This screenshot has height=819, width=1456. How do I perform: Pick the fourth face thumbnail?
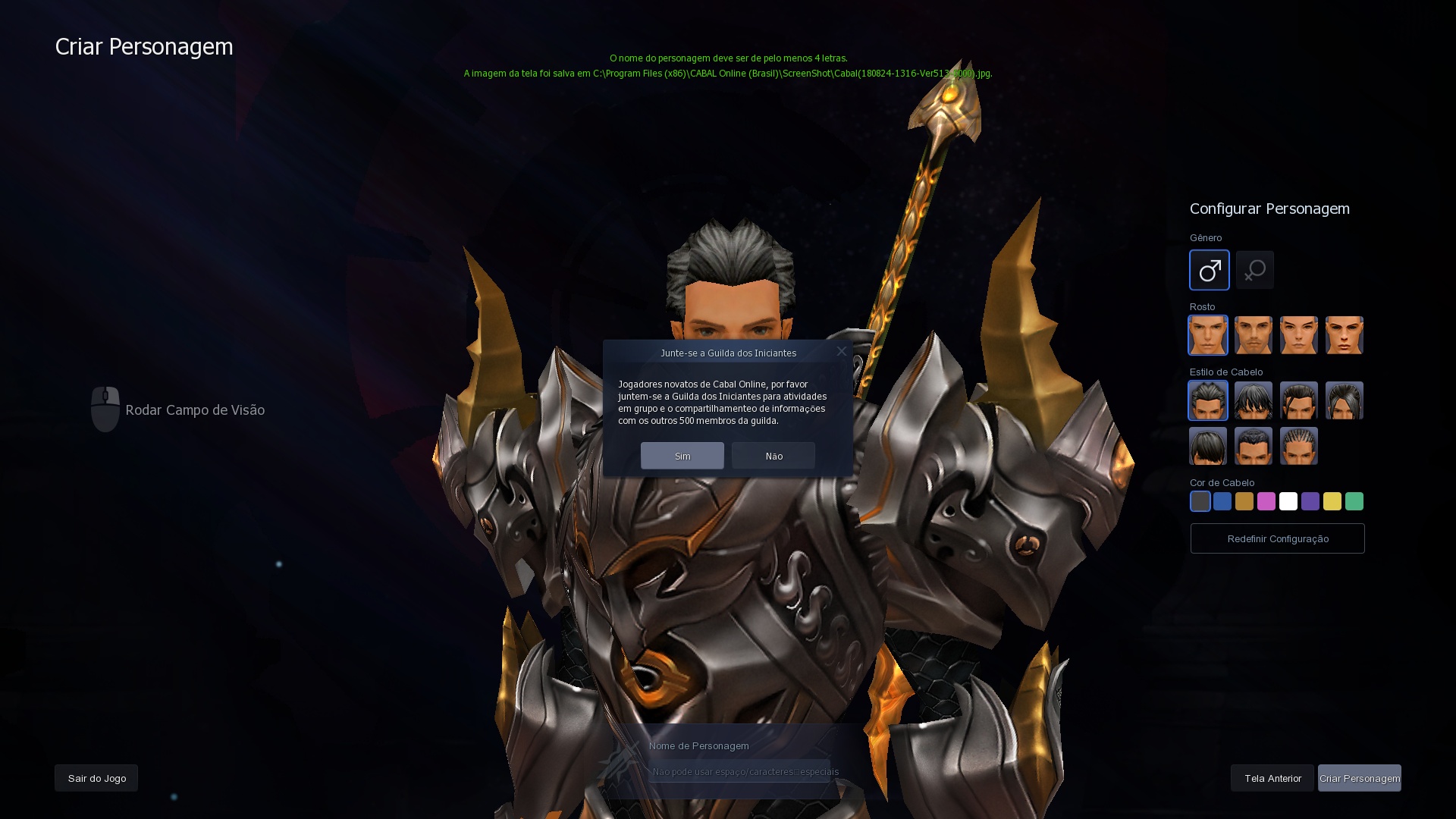tap(1345, 334)
